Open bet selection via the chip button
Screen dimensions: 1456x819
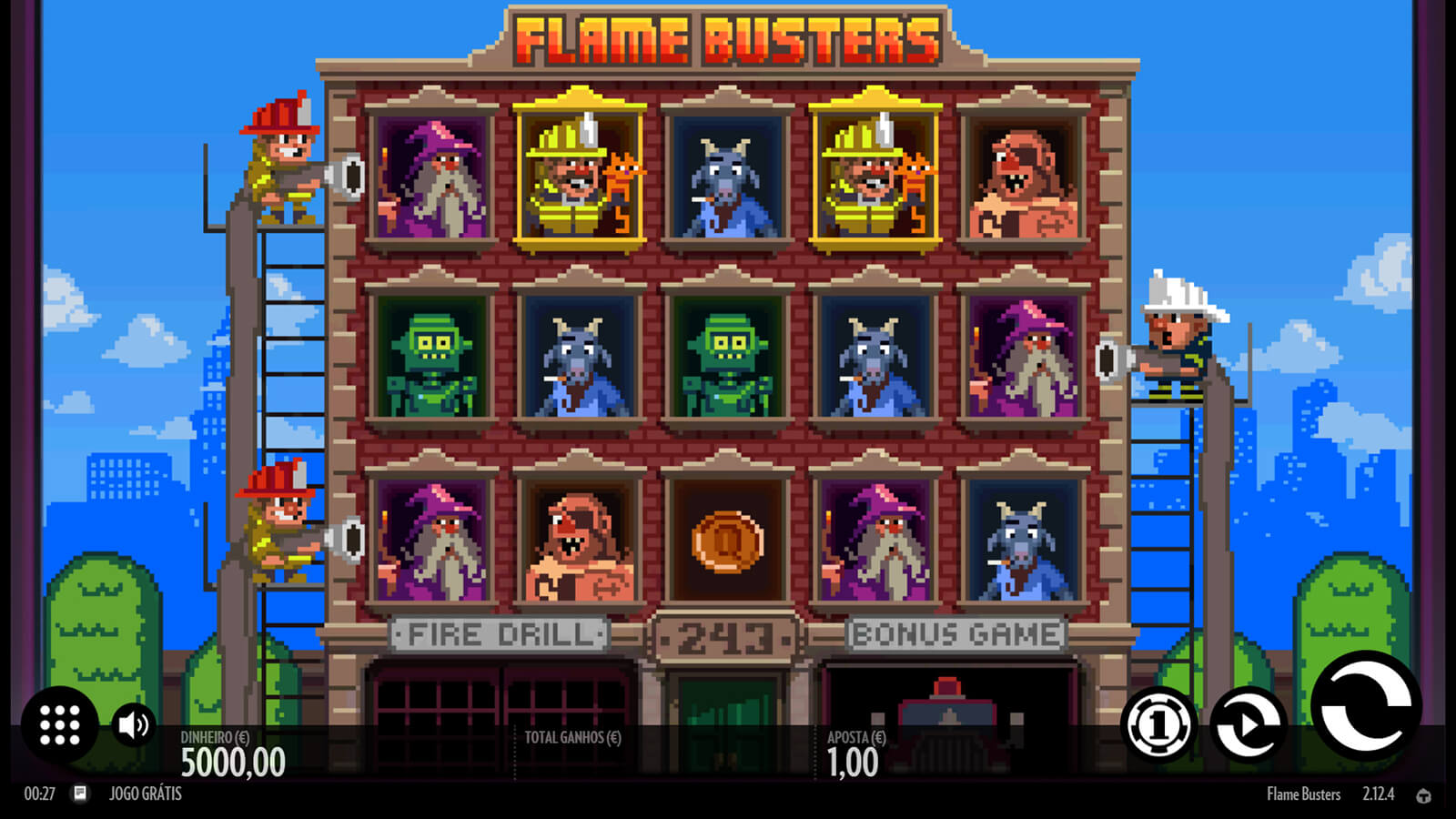[1158, 725]
